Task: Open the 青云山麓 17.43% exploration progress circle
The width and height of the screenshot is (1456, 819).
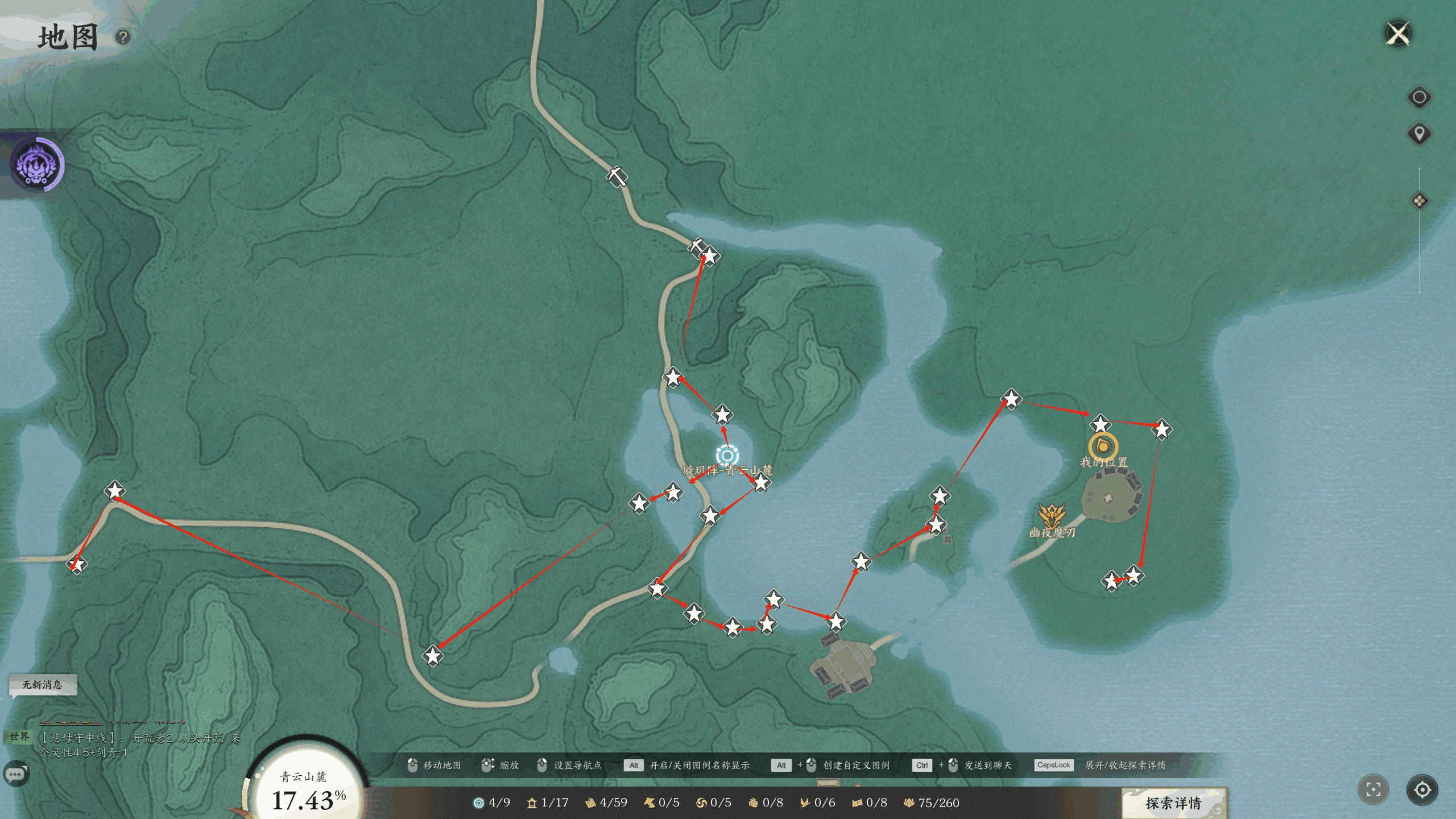Action: tap(308, 791)
